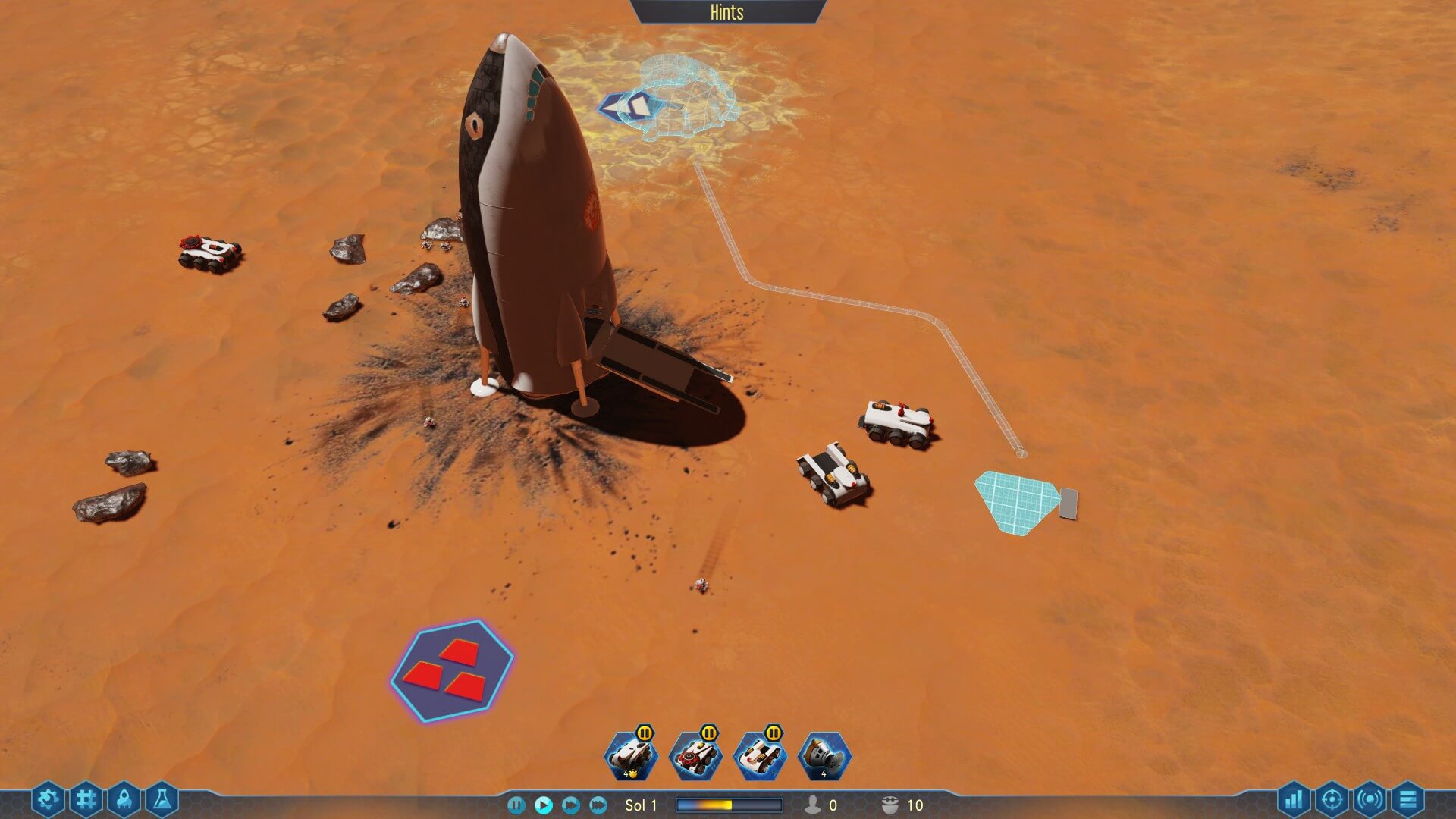Screen dimensions: 1456x819
Task: Open the radio signal icon
Action: pyautogui.click(x=1370, y=799)
